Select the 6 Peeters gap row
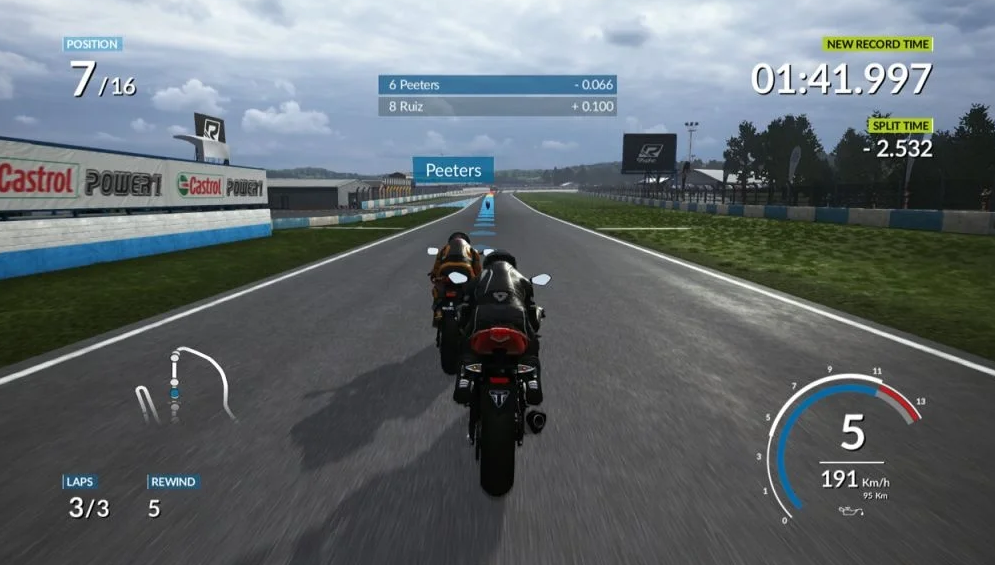 pos(497,85)
